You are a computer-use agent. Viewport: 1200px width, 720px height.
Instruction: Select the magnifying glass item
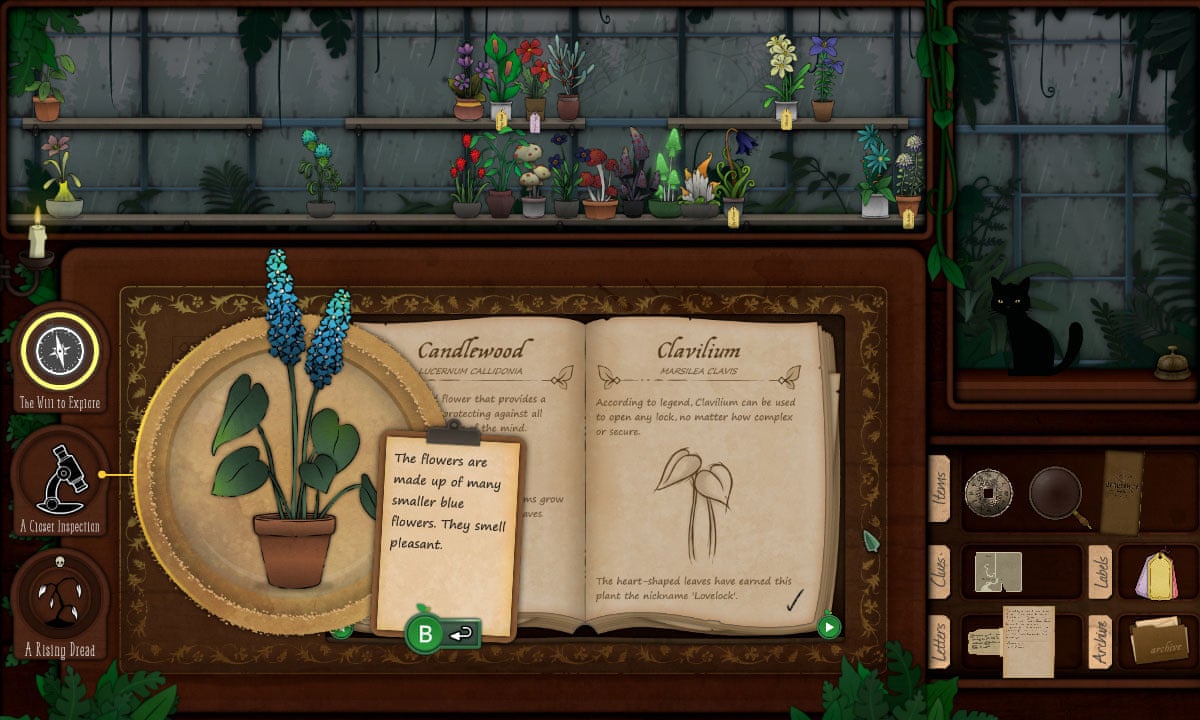(1056, 493)
